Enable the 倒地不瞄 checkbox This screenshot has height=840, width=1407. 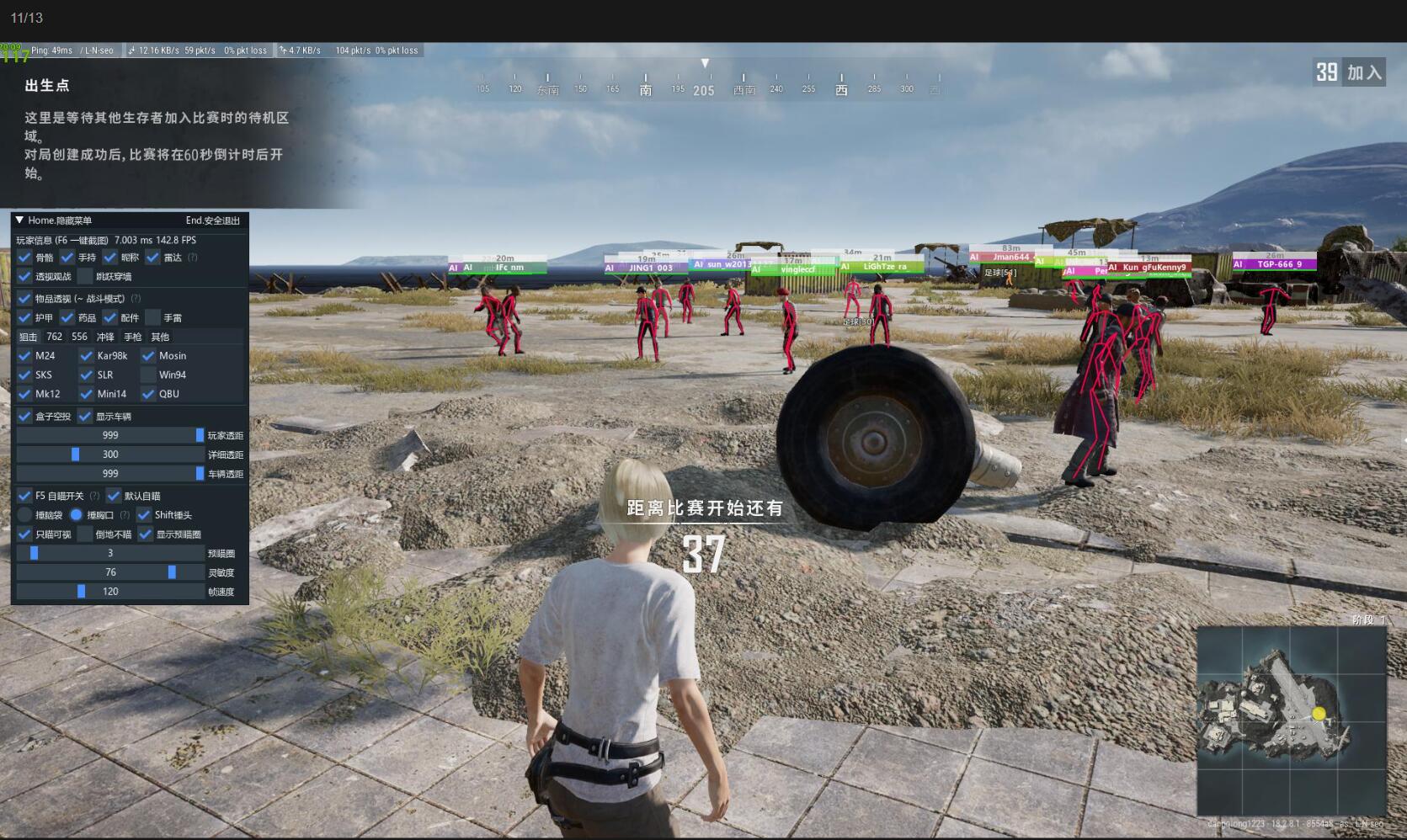coord(85,534)
